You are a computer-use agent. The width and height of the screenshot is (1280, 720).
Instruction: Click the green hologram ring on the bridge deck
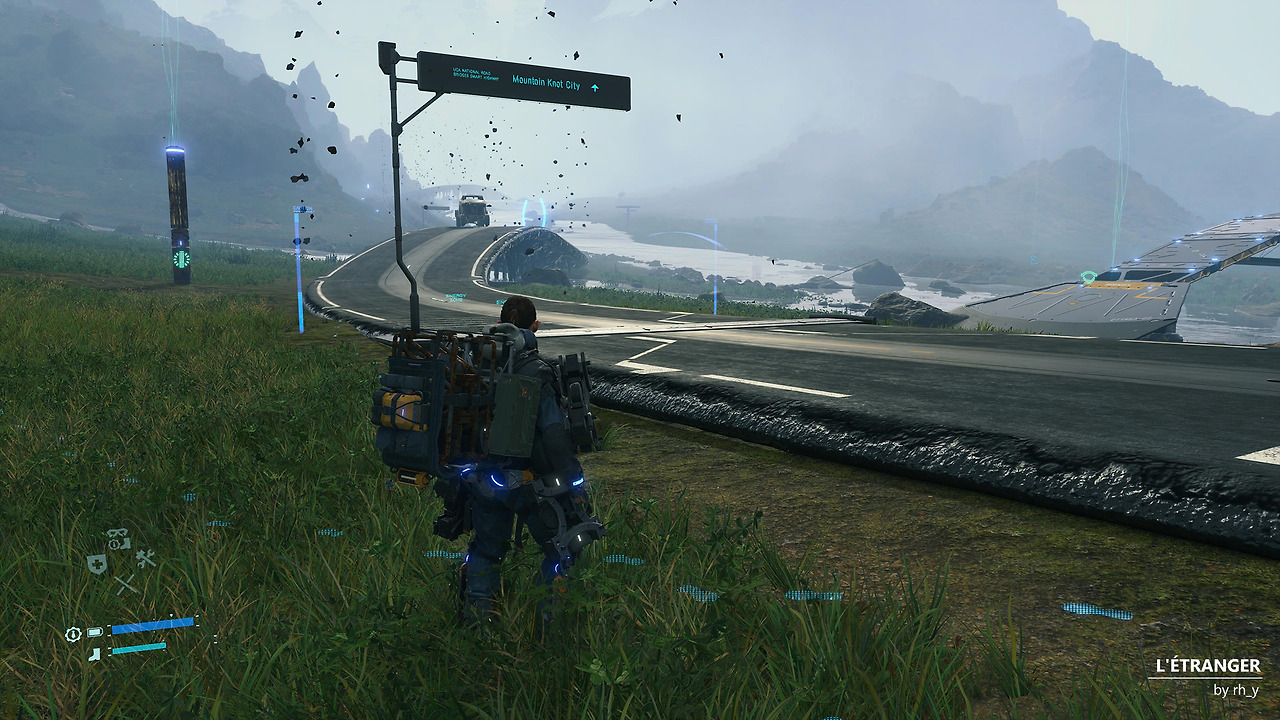(1088, 277)
